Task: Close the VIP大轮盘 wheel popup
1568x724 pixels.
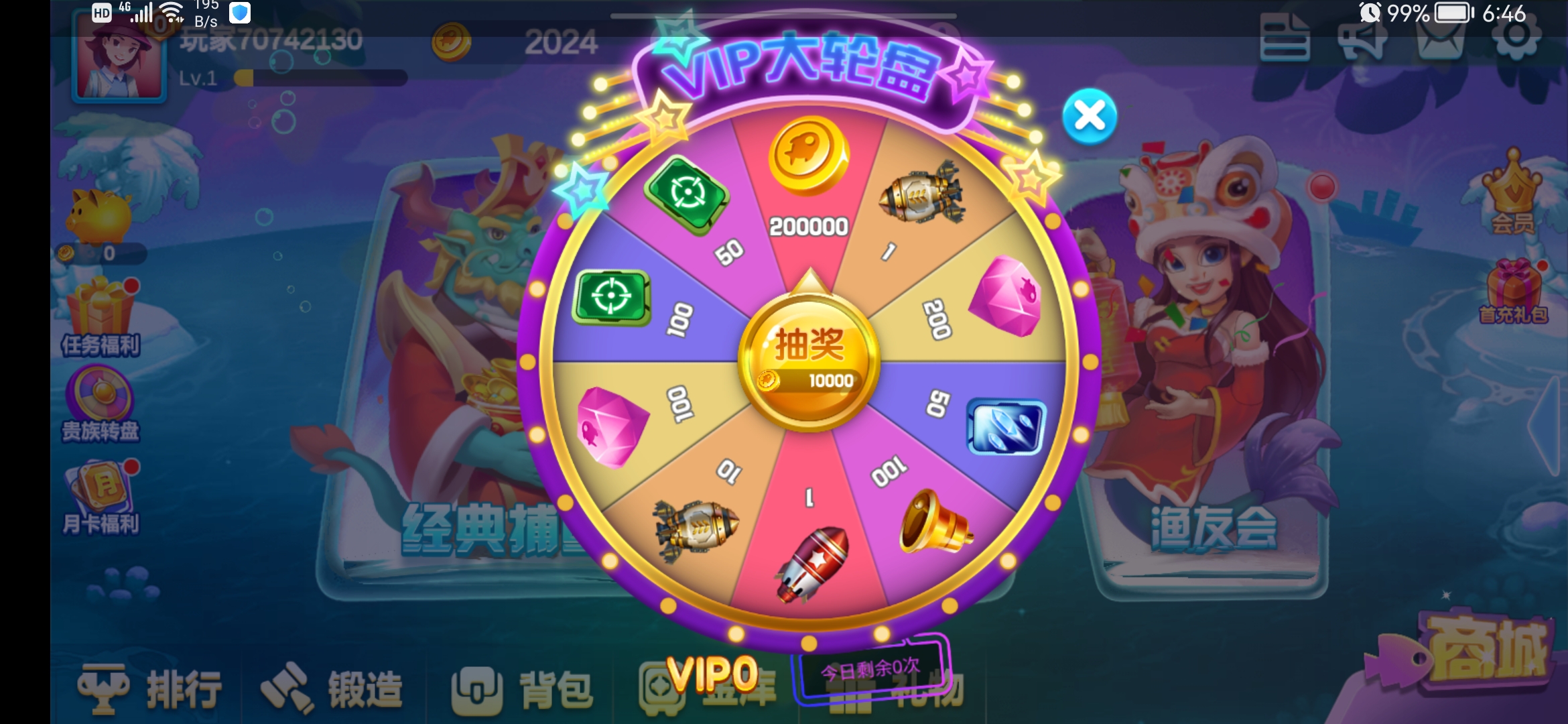Action: [x=1090, y=117]
